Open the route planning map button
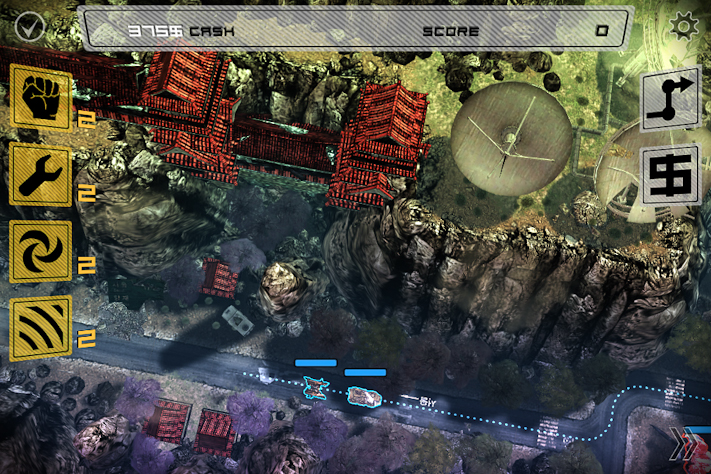The height and width of the screenshot is (474, 711). [670, 100]
